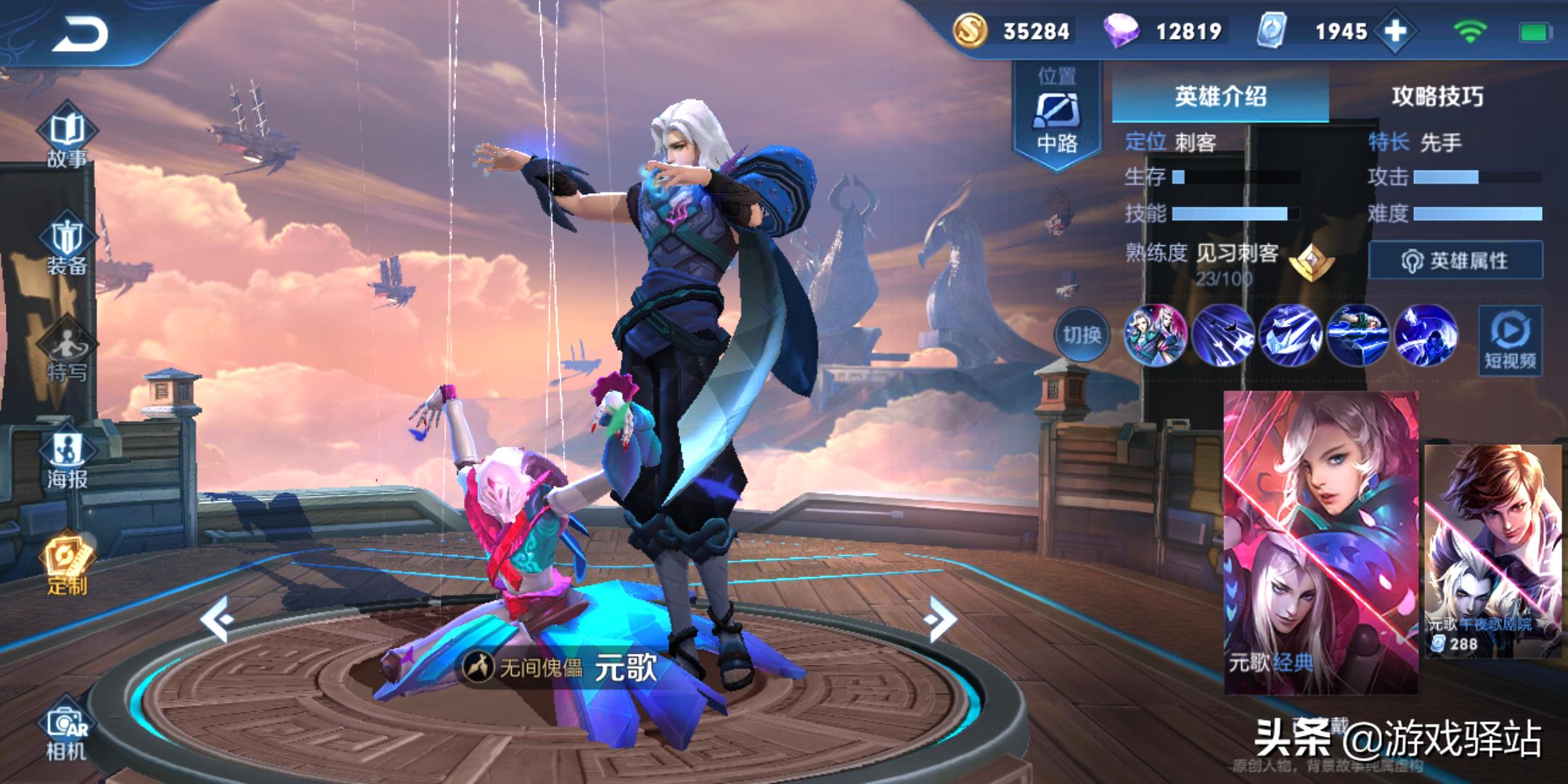
Task: Add more vouchers with the plus button
Action: [x=1395, y=31]
